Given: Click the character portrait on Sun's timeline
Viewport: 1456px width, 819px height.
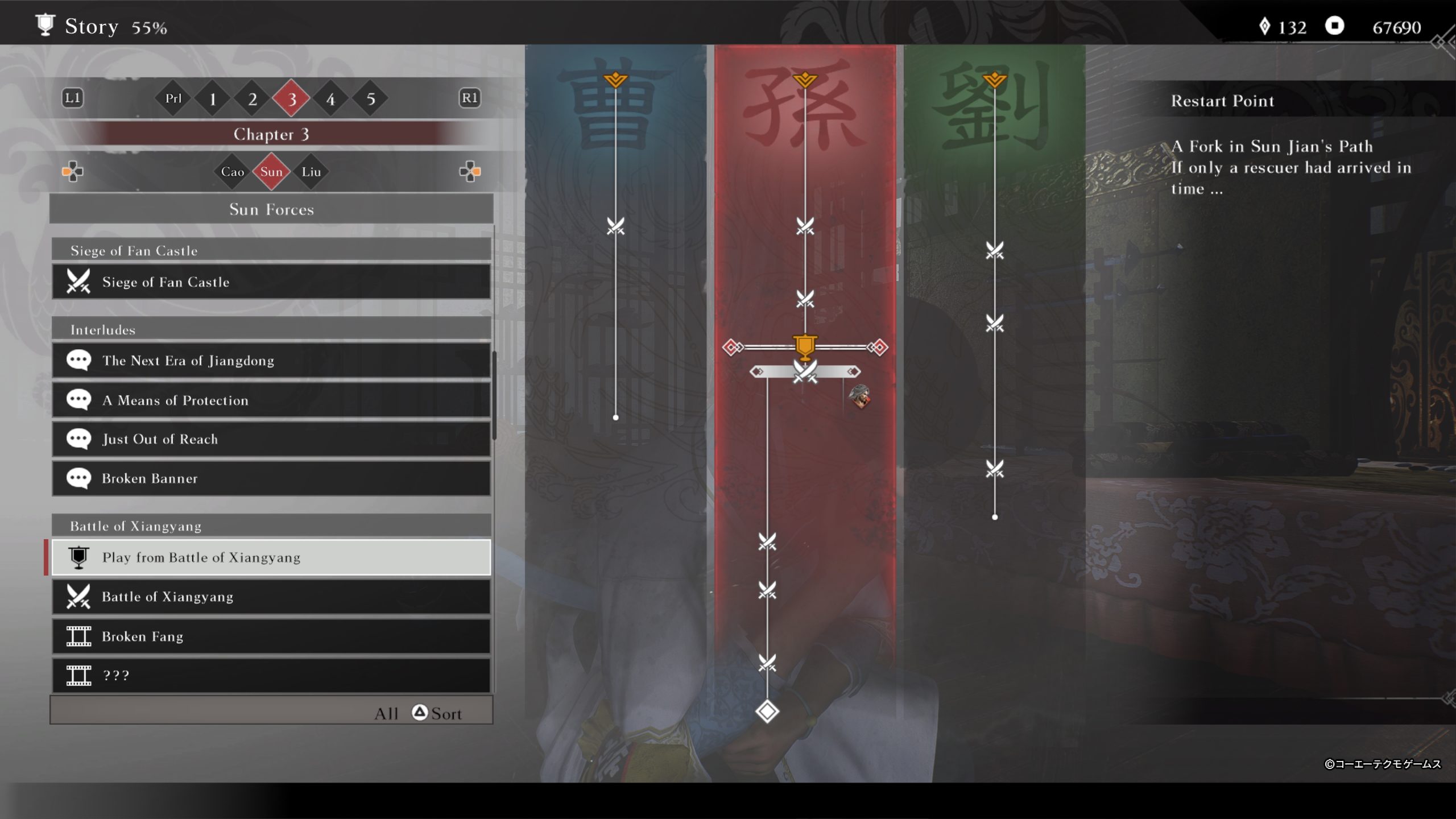Looking at the screenshot, I should click(x=859, y=396).
